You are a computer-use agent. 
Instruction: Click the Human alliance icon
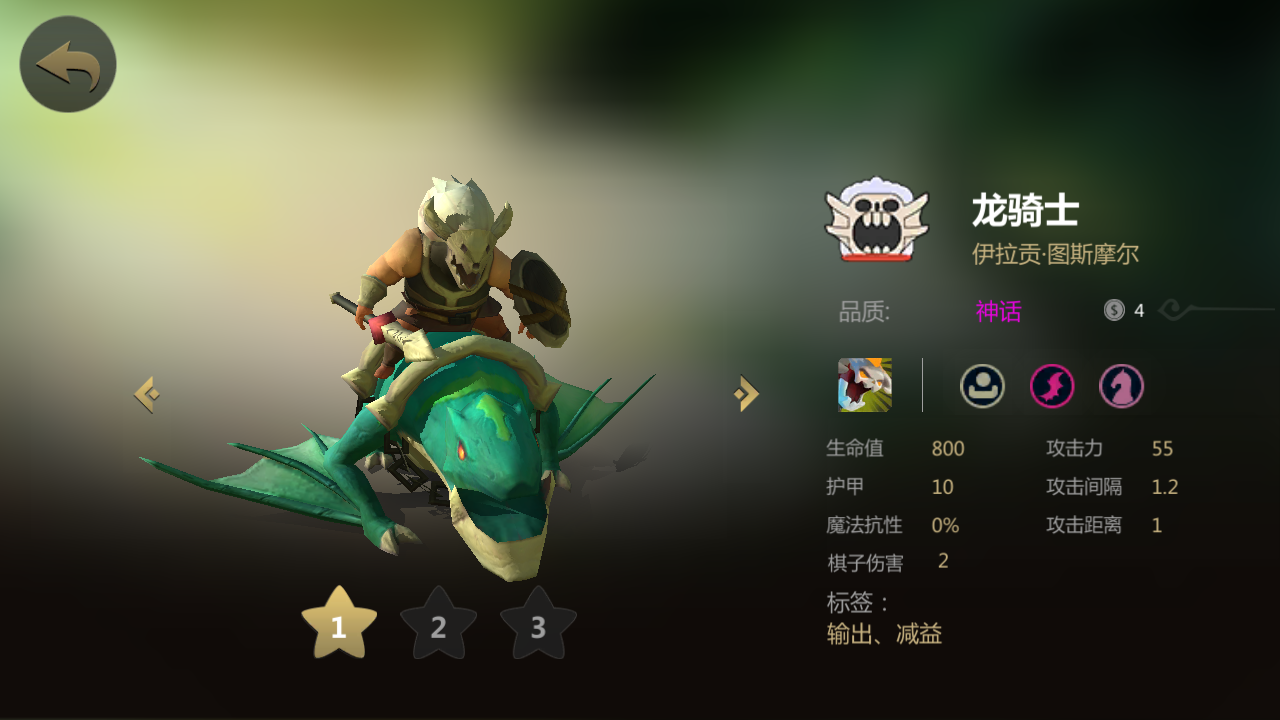[981, 386]
